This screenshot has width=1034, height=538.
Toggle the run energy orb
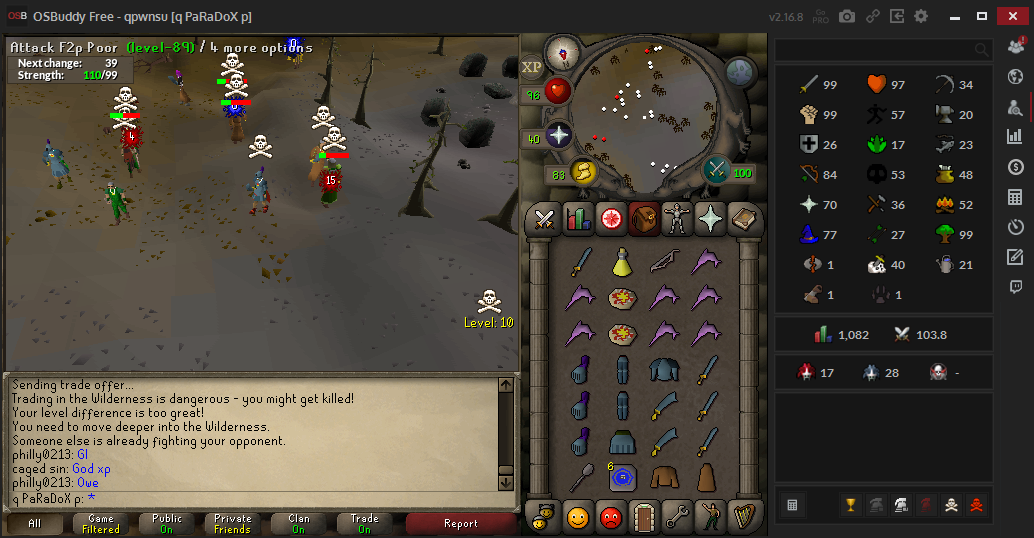pyautogui.click(x=582, y=173)
